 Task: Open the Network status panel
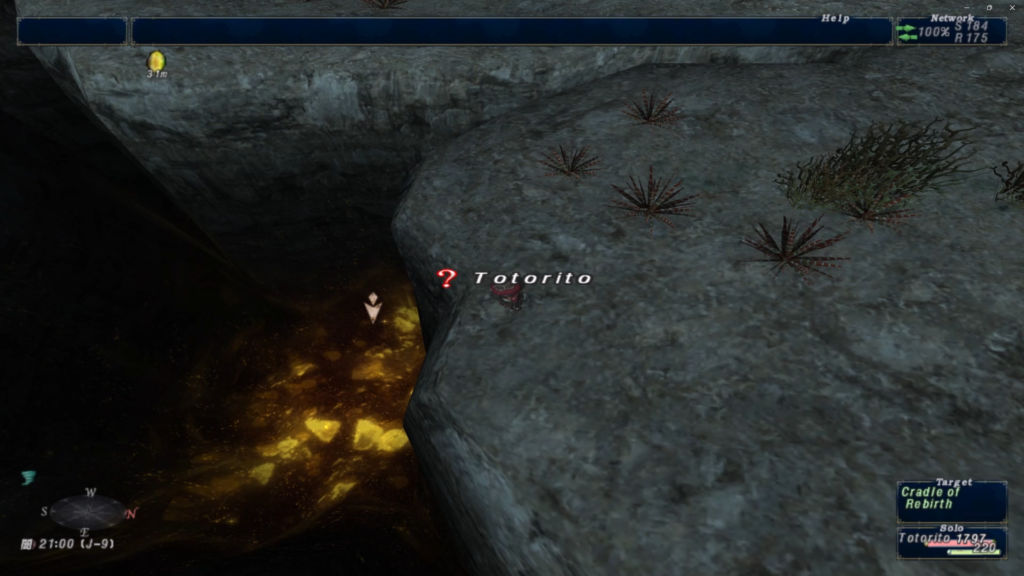tap(950, 31)
